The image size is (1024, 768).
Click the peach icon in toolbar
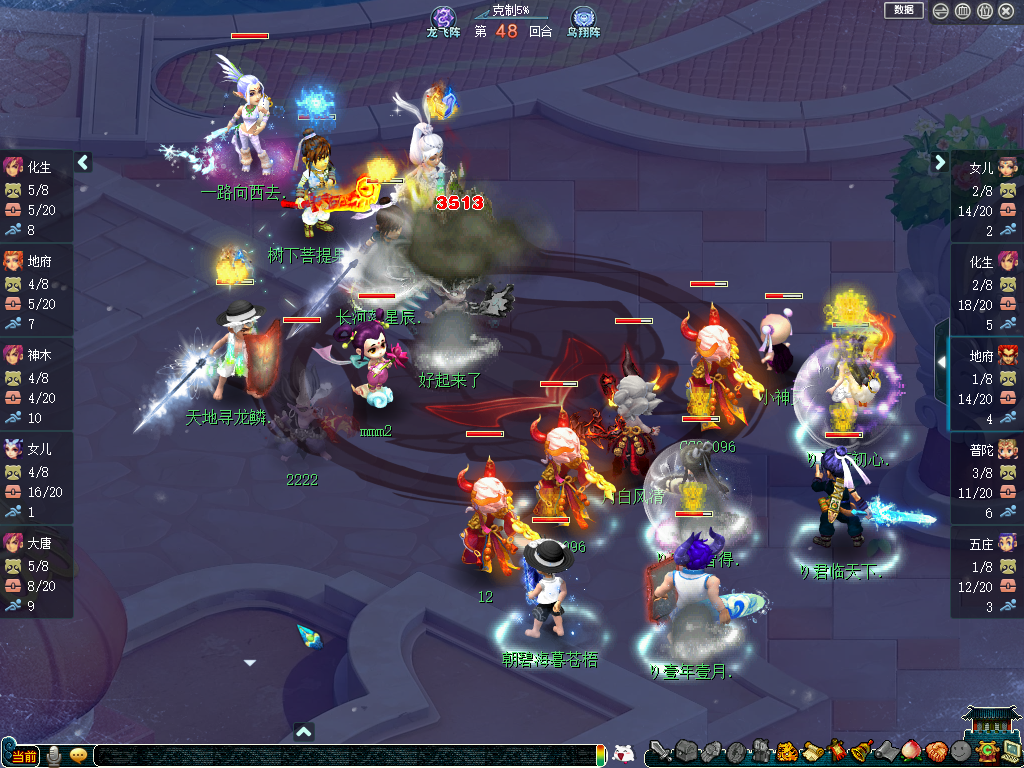[911, 752]
